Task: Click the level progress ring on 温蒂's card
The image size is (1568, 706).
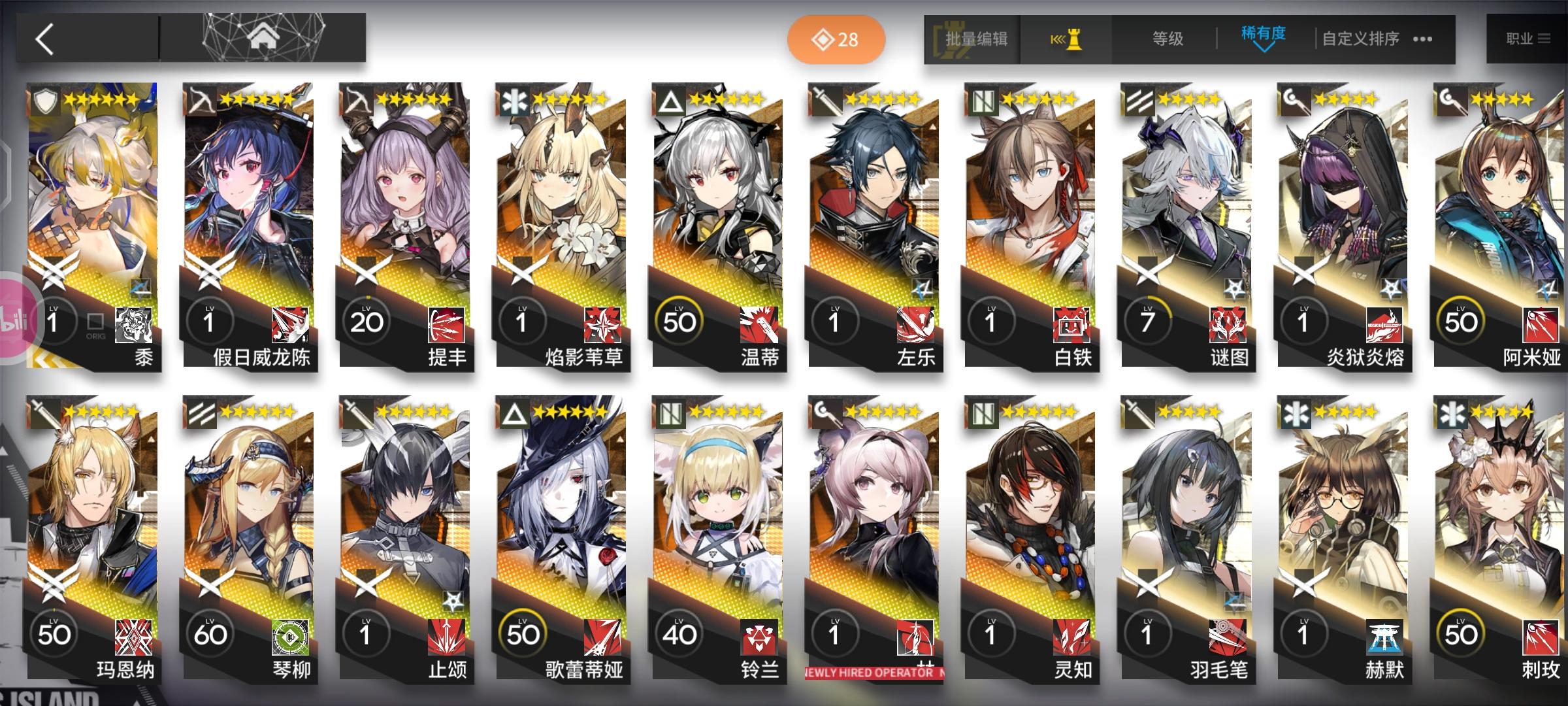Action: pyautogui.click(x=681, y=320)
